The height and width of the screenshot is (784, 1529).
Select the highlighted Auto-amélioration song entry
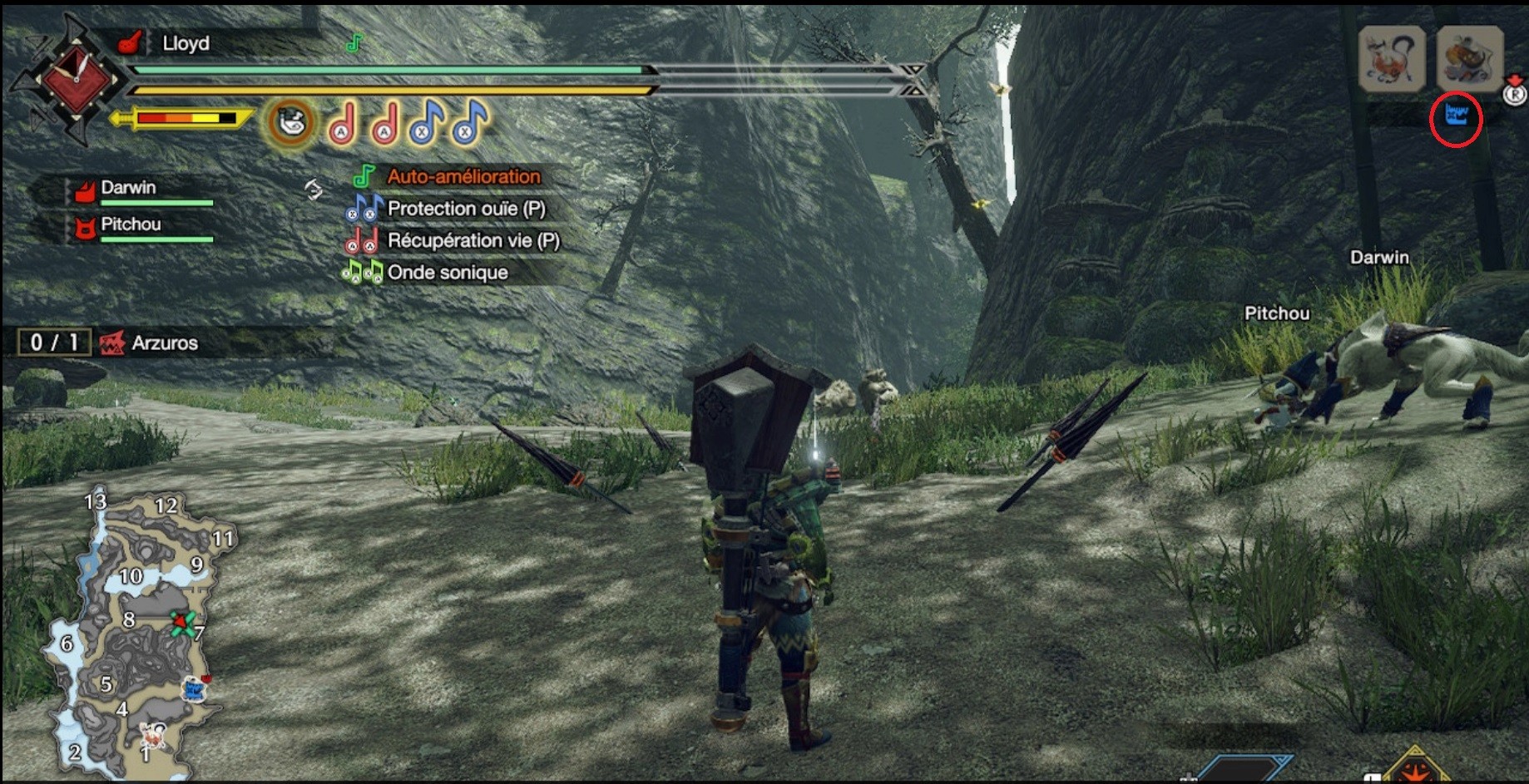pyautogui.click(x=463, y=176)
